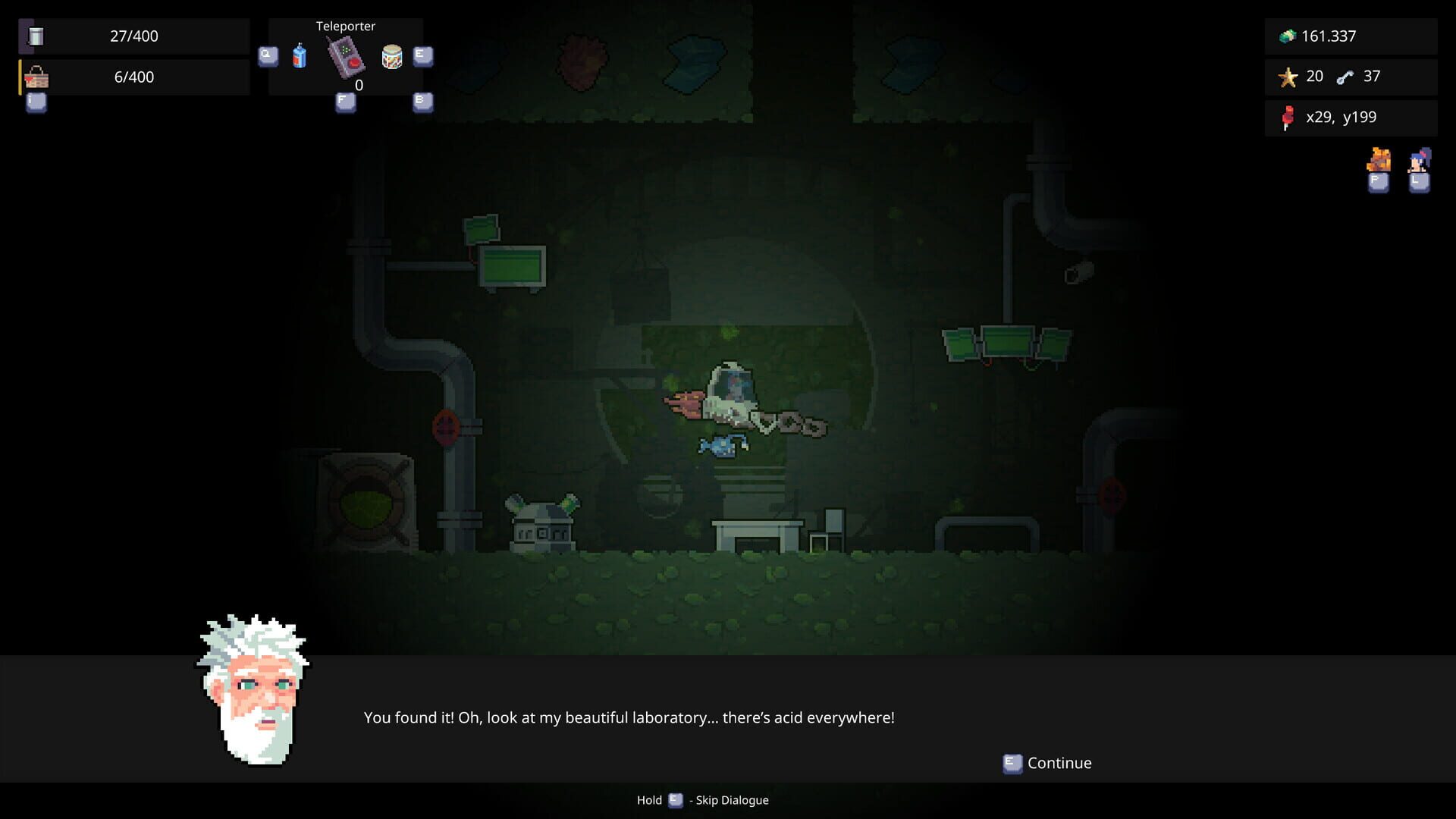Viewport: 1456px width, 819px height.
Task: Click the 6/400 inventory capacity bar
Action: 136,76
